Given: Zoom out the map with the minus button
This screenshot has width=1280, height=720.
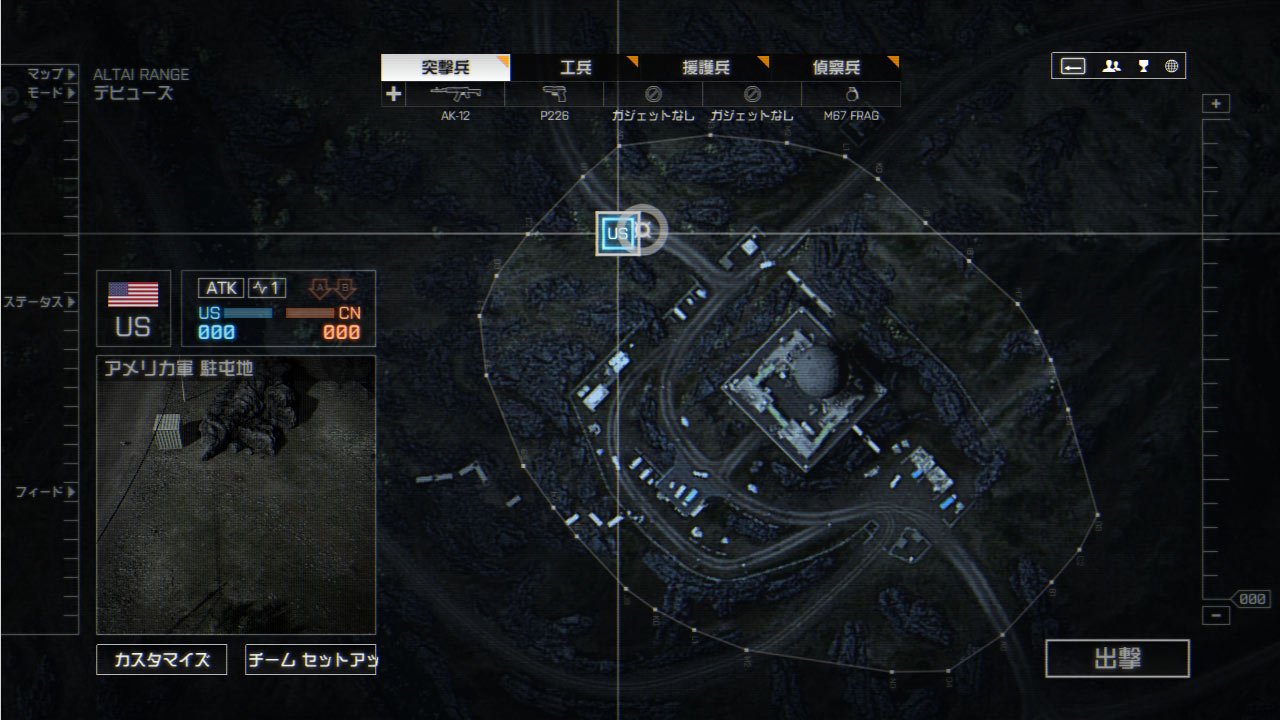Looking at the screenshot, I should pos(1216,616).
